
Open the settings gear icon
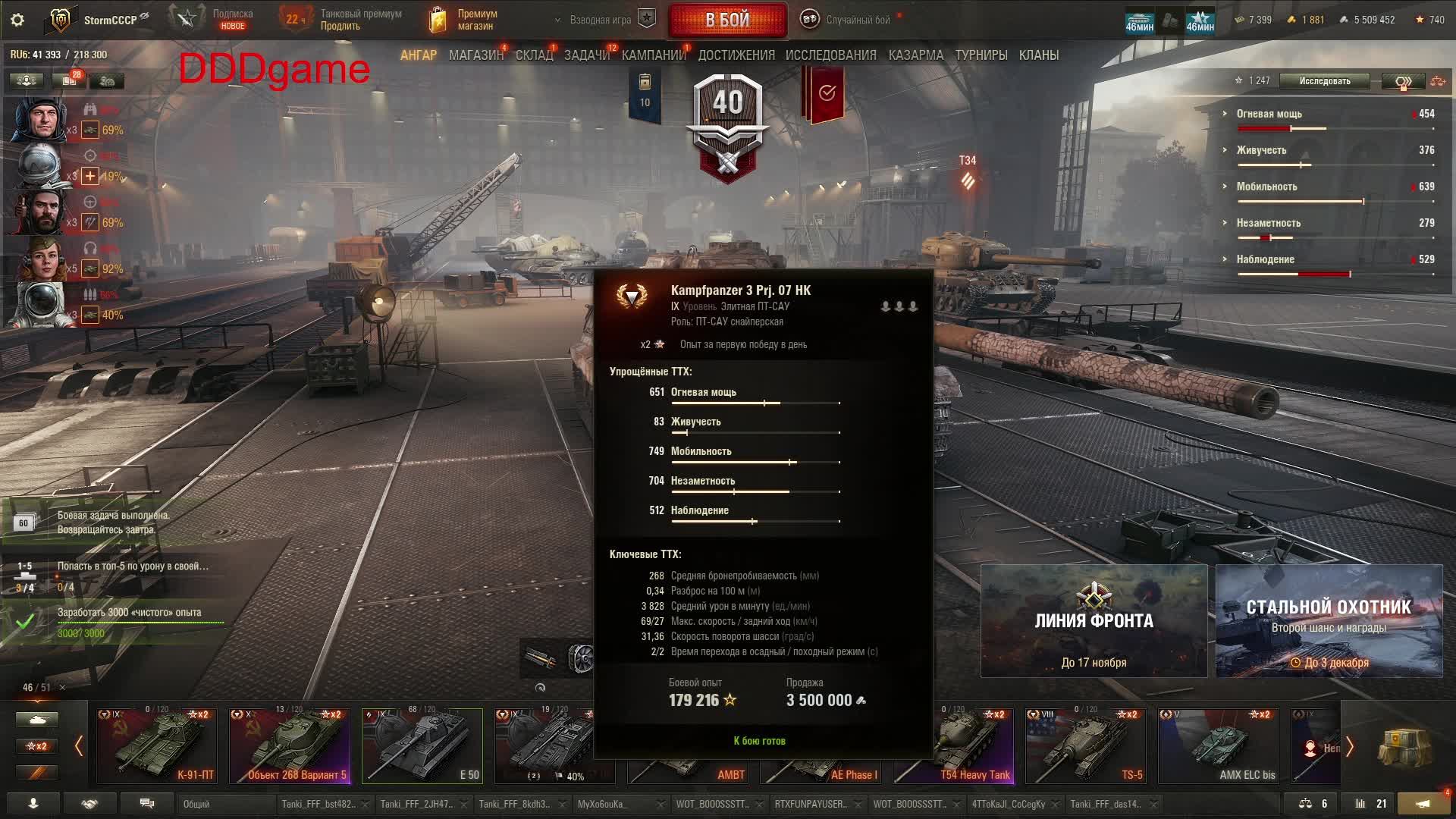(17, 20)
